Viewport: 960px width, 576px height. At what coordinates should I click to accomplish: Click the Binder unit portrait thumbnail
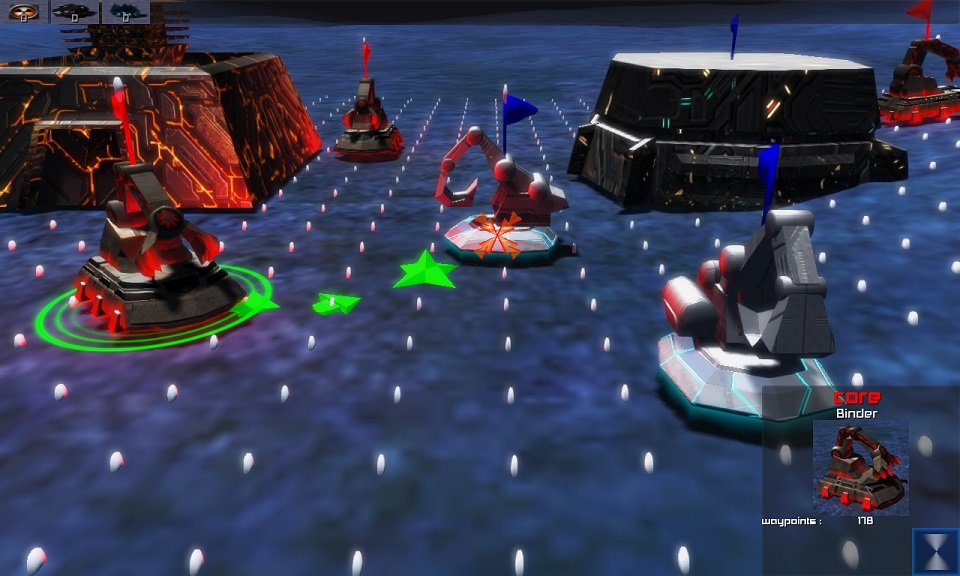[861, 467]
